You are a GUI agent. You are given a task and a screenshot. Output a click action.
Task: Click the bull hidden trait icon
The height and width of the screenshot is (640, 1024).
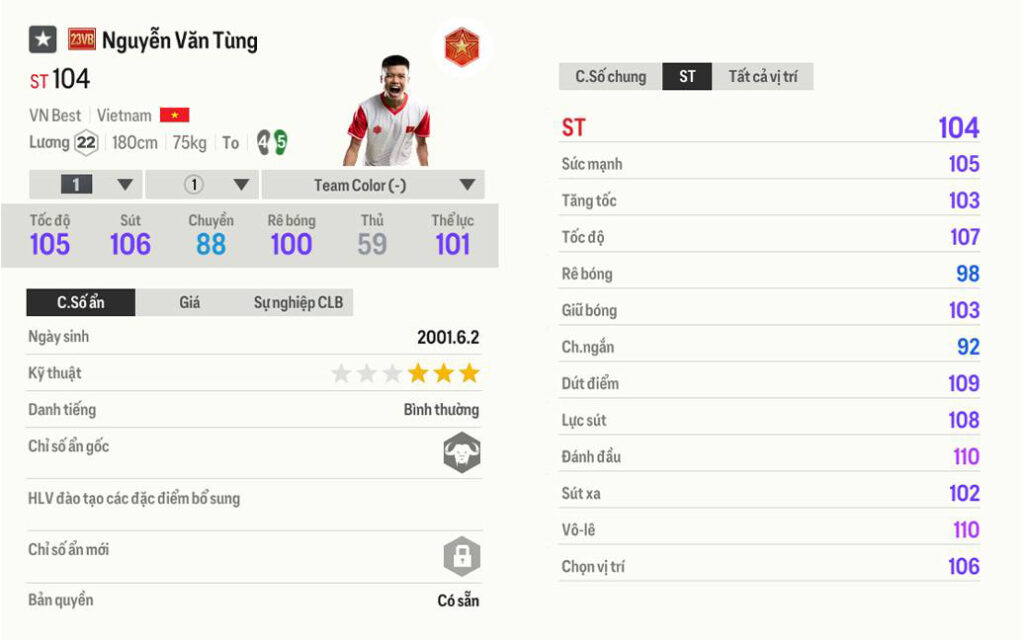pos(462,452)
